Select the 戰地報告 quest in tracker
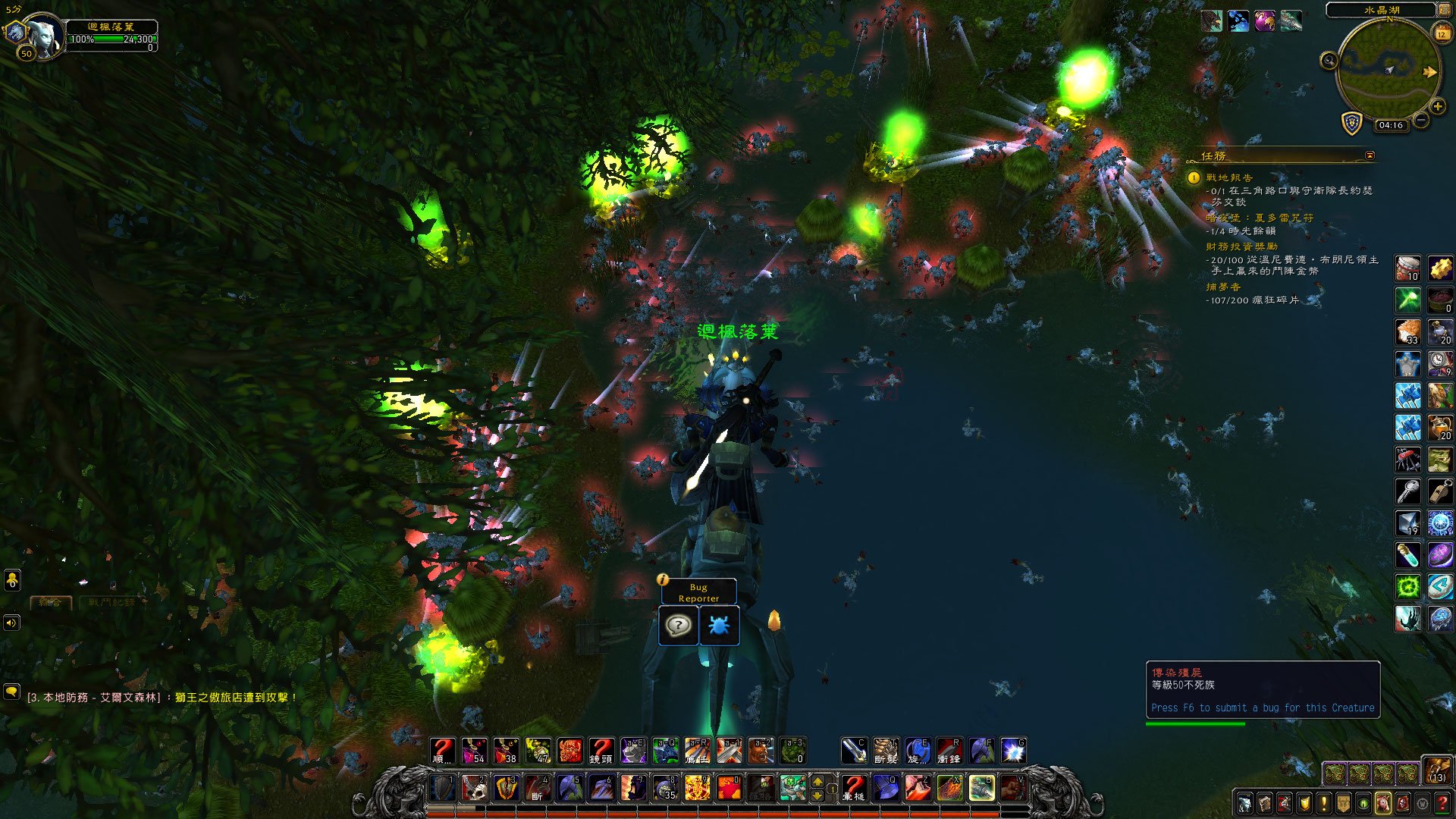Screen dimensions: 1456x819 (x=1229, y=177)
